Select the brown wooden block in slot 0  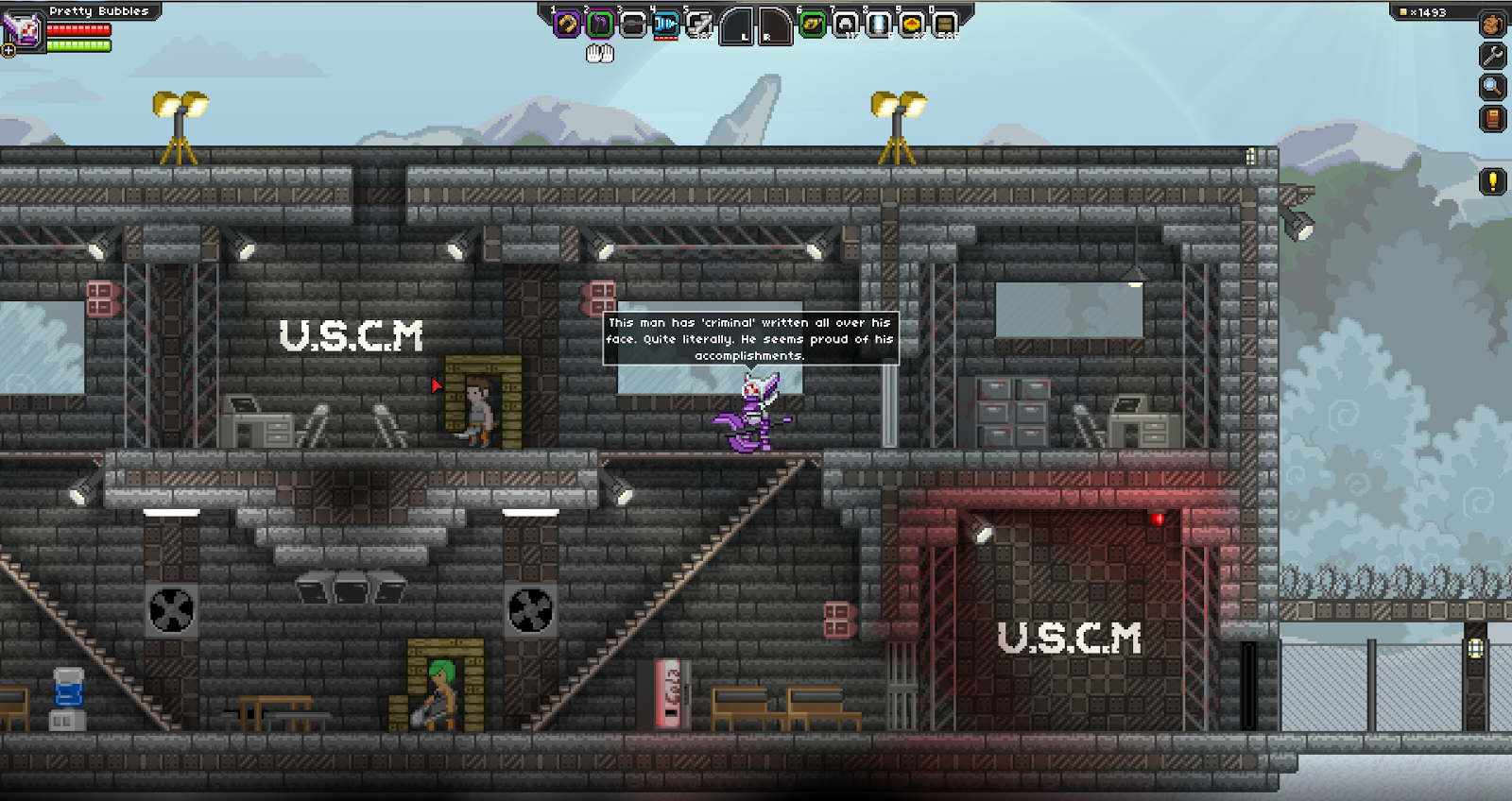point(945,25)
